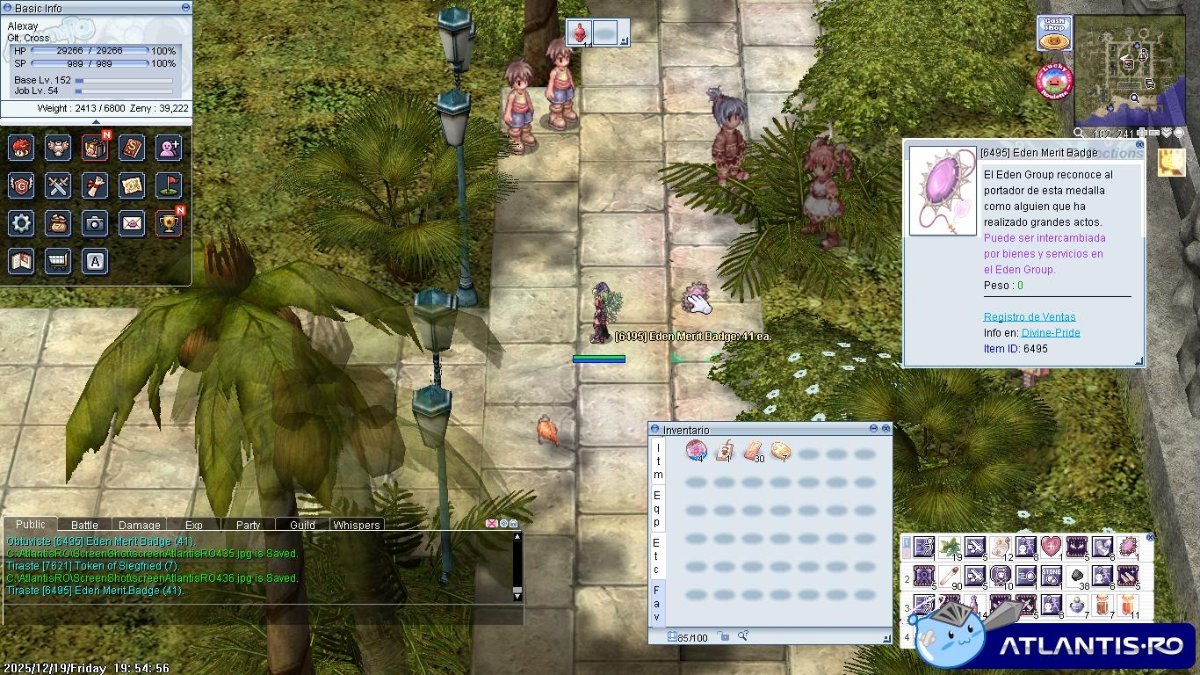
Task: Click the shopping cart icon
Action: [58, 260]
